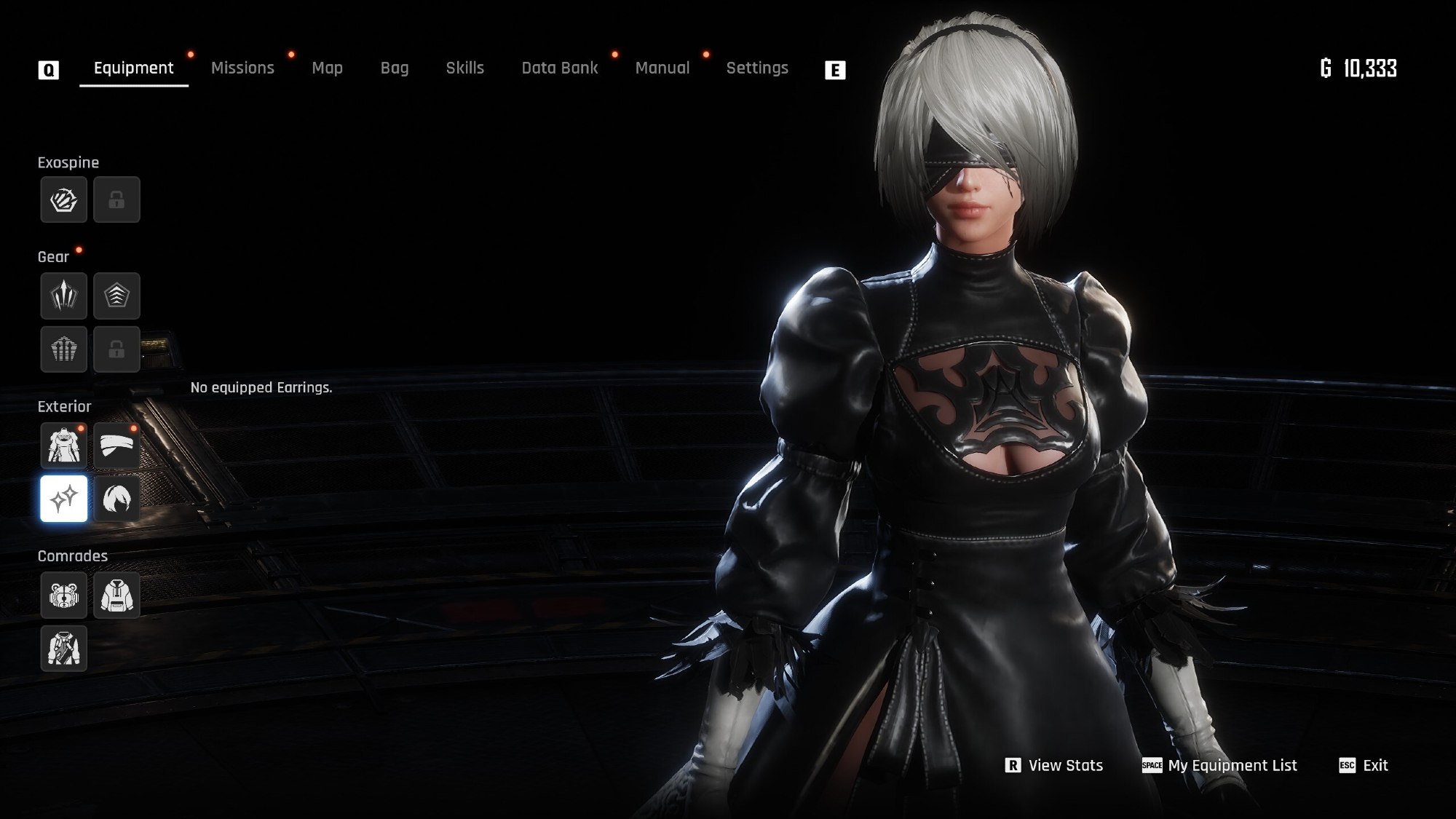Open the Map tab
This screenshot has width=1456, height=819.
click(327, 68)
